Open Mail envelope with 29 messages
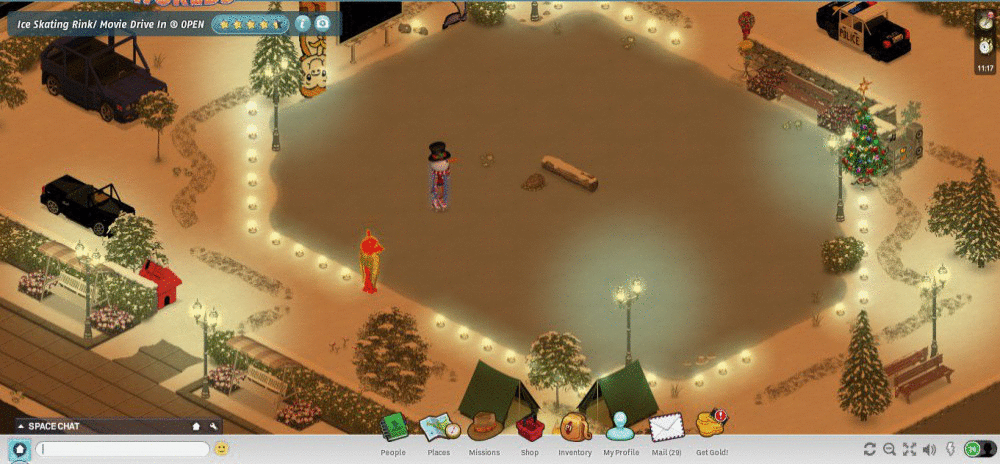This screenshot has width=1000, height=464. click(x=666, y=428)
